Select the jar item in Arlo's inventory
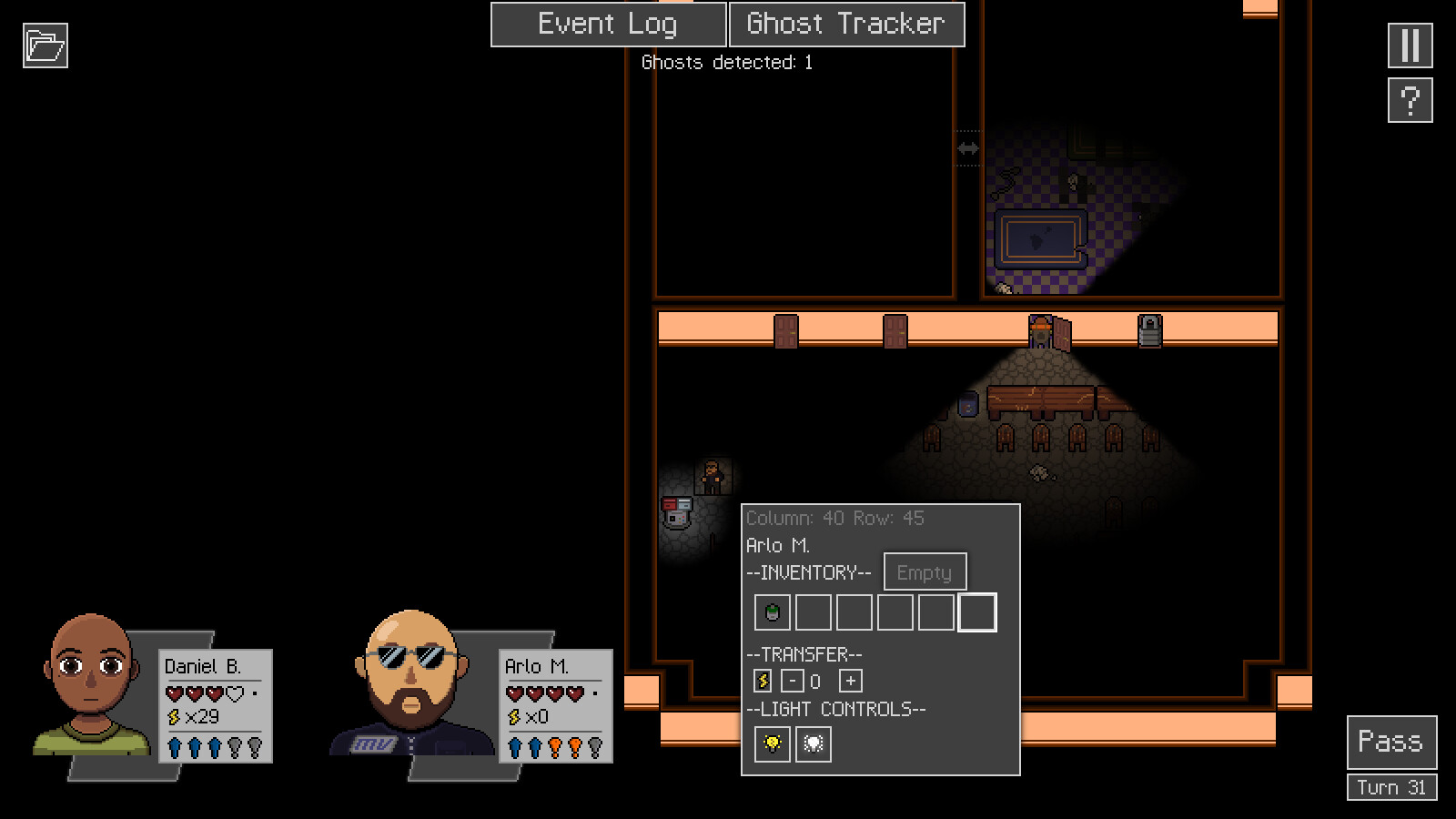 771,612
